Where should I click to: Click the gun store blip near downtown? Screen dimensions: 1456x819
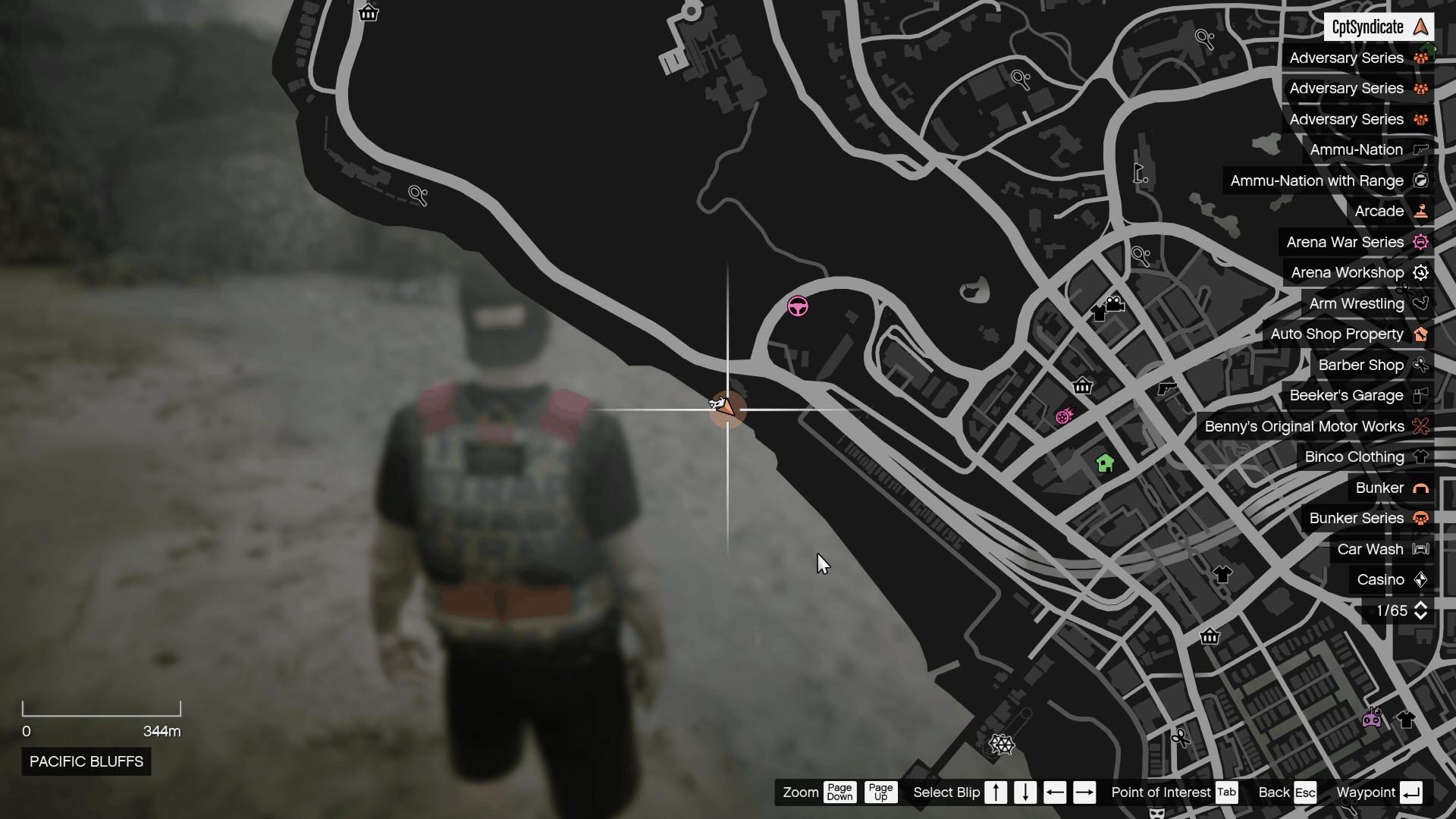tap(1166, 387)
